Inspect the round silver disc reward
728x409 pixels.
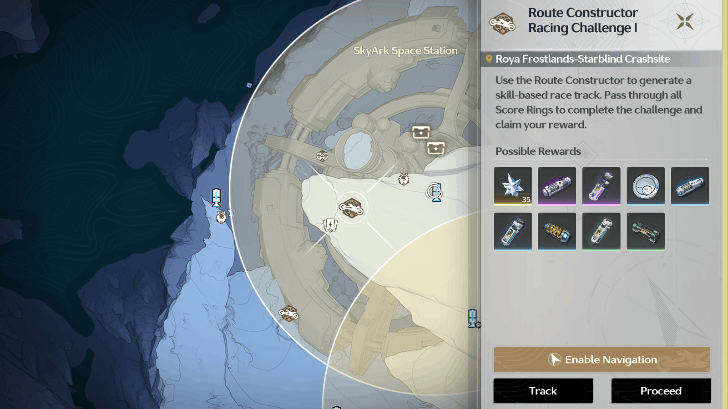pyautogui.click(x=646, y=186)
